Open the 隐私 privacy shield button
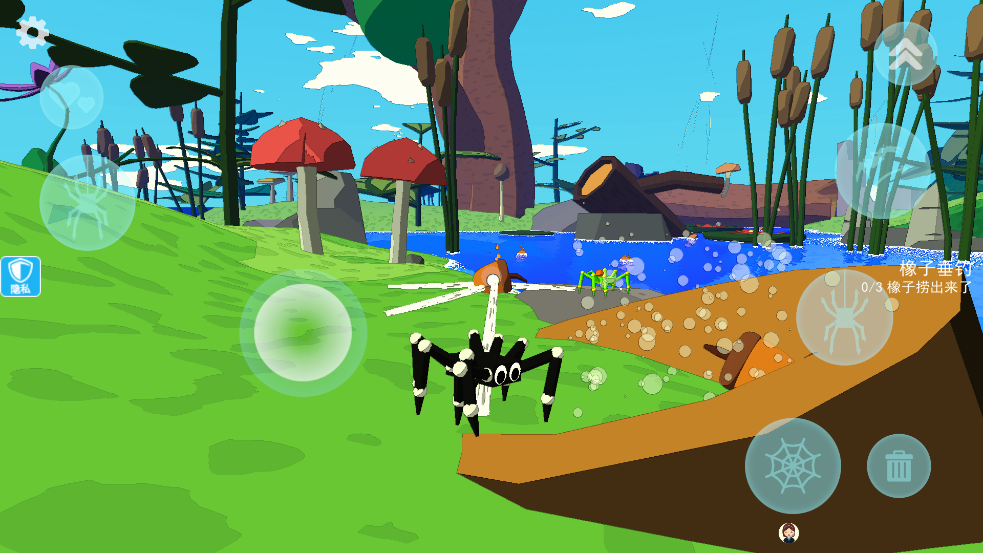The width and height of the screenshot is (983, 553). tap(21, 277)
